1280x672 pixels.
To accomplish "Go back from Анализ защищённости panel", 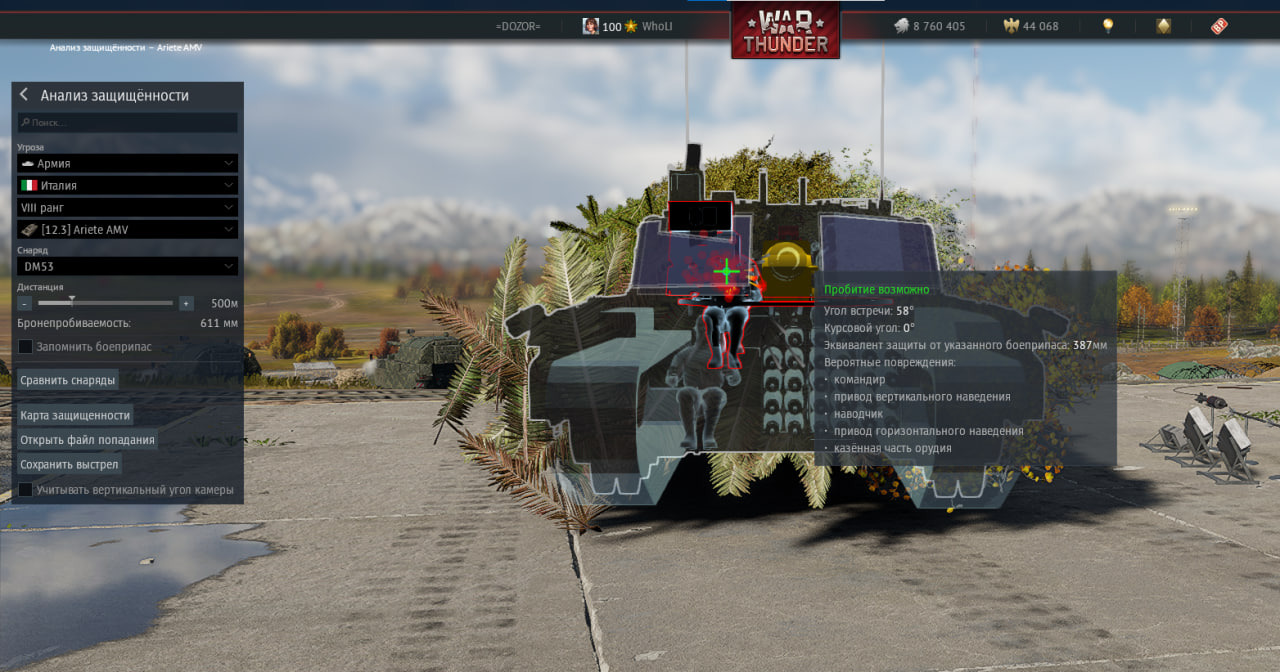I will click(x=24, y=95).
